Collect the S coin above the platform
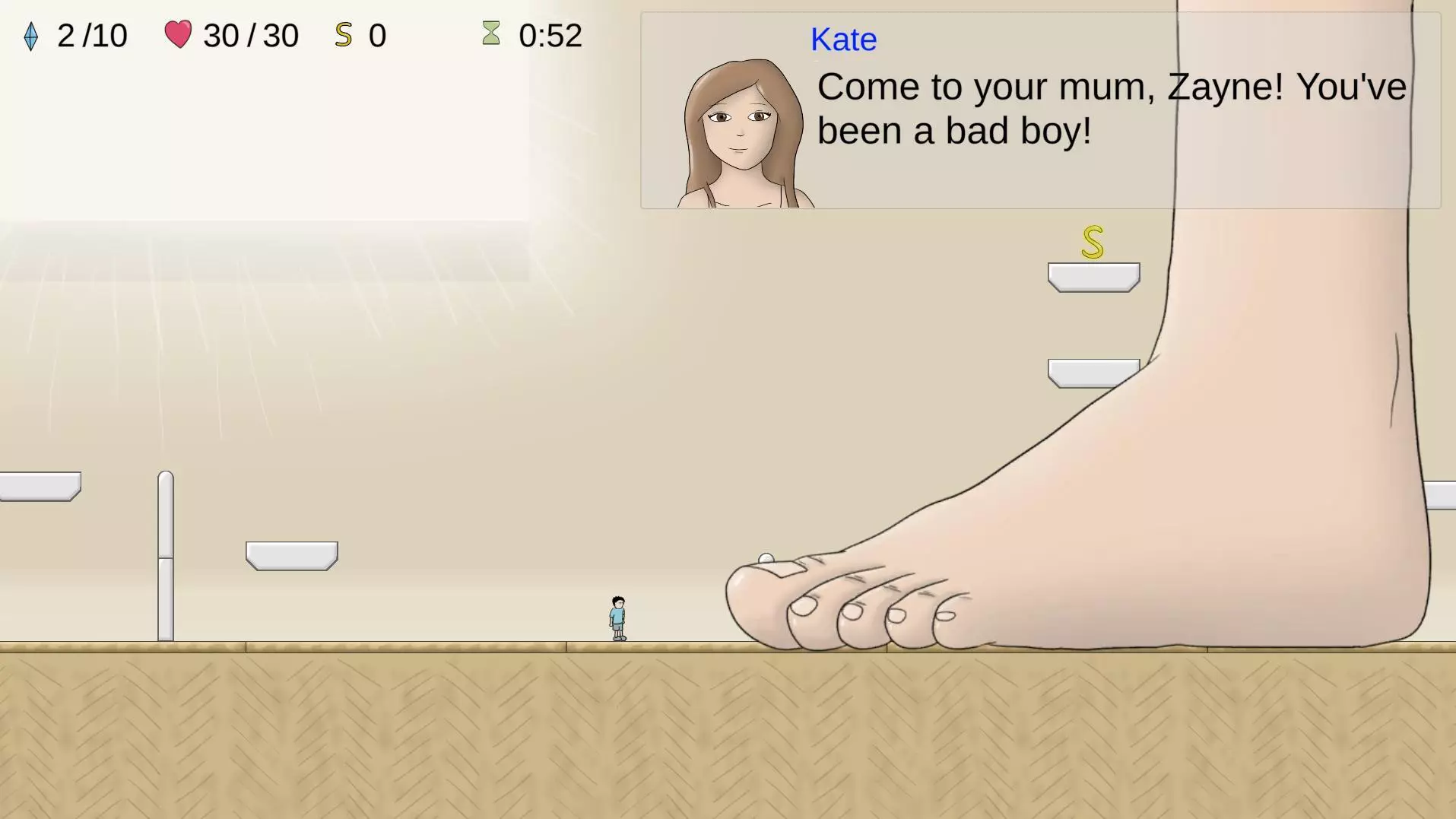The height and width of the screenshot is (819, 1456). pos(1092,243)
